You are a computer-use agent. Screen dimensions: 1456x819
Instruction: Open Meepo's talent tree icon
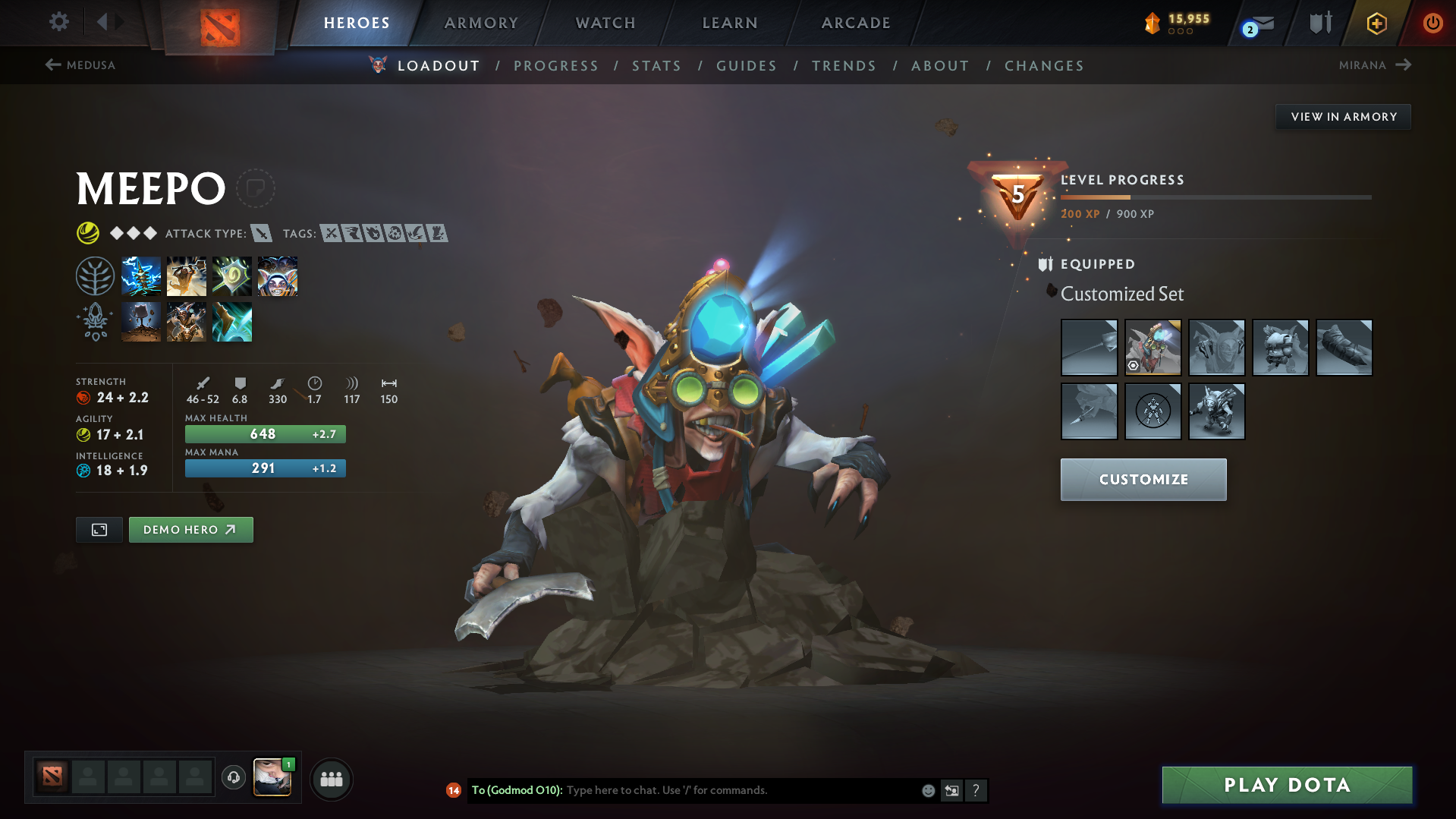[95, 276]
